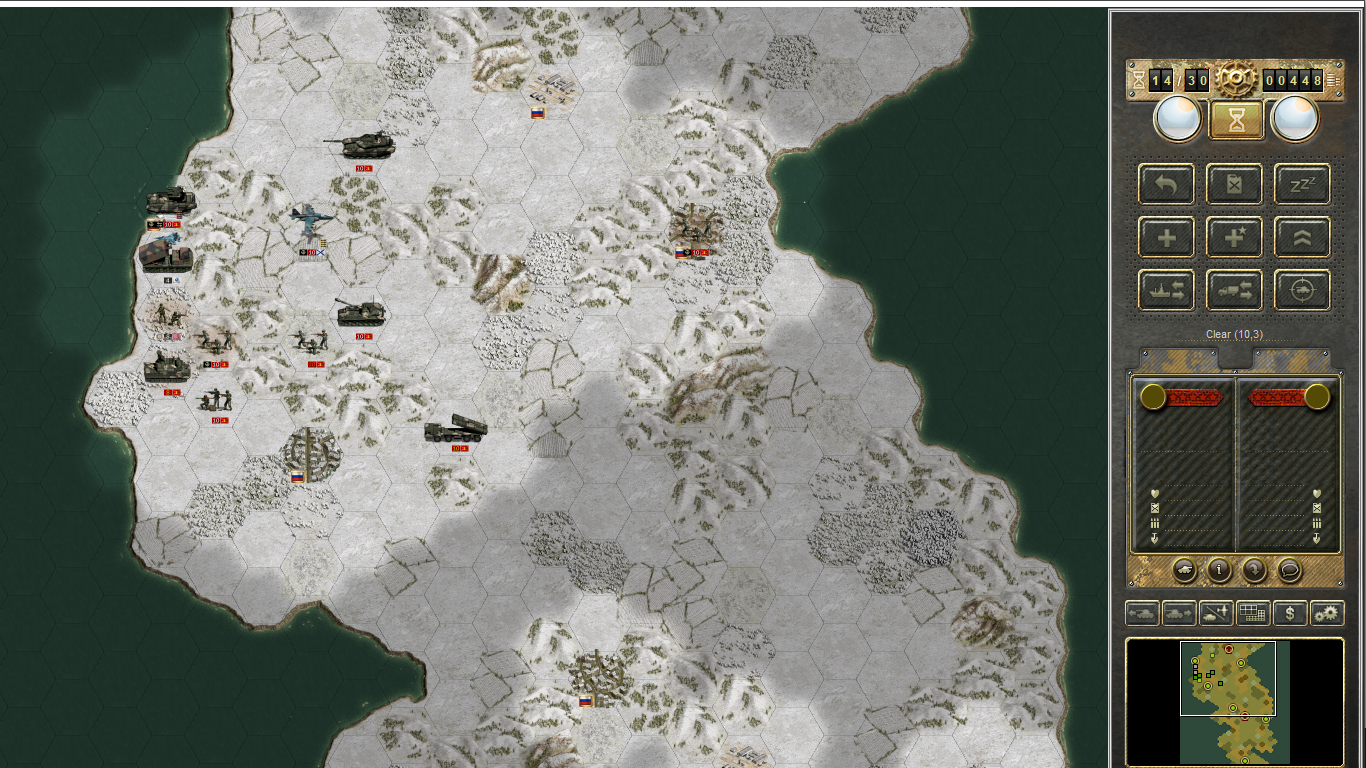Click the undo arrow button
Screen dimensions: 1366x768
(1166, 184)
